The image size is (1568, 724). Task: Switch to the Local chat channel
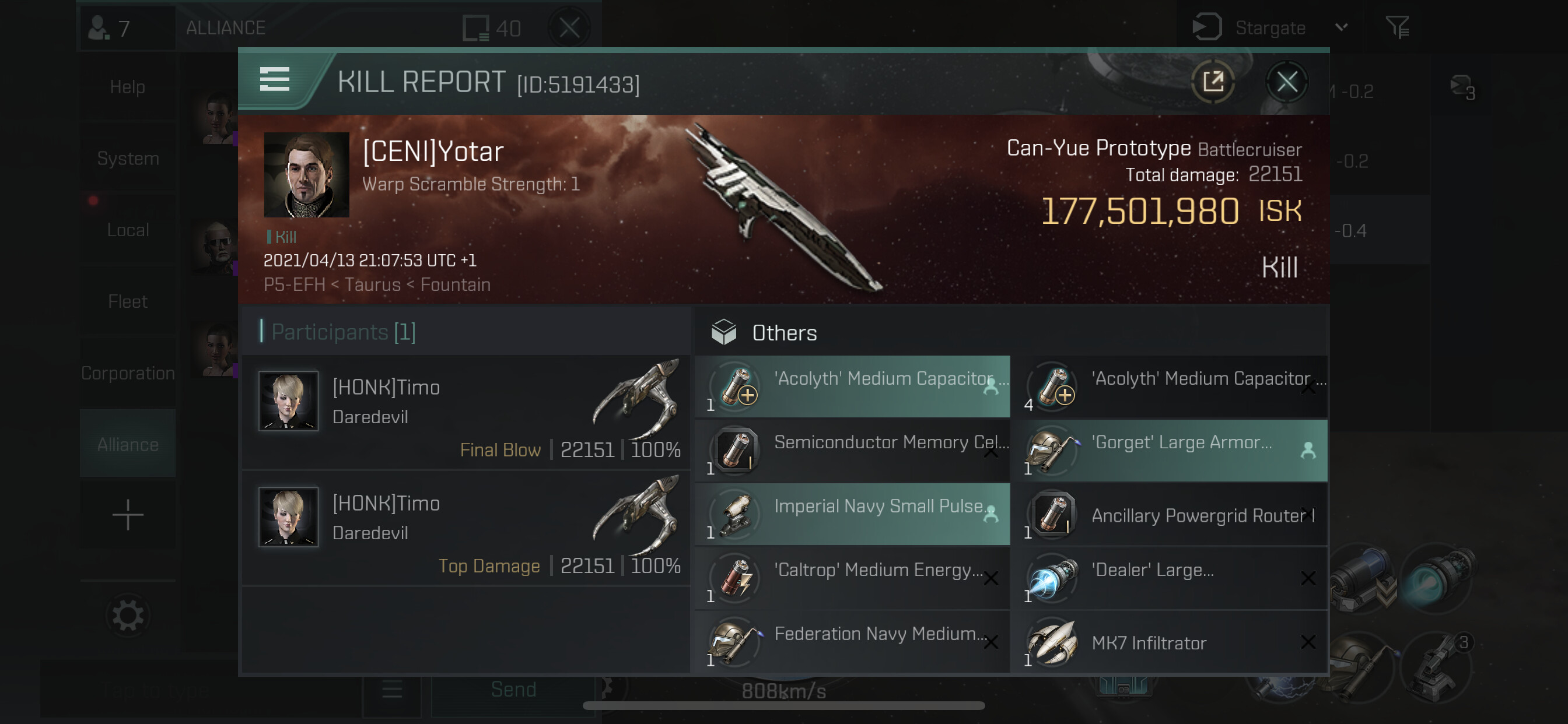pos(128,230)
